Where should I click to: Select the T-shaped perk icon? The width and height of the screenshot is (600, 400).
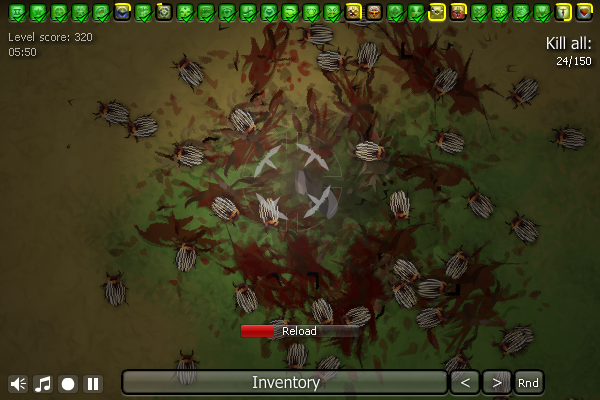(x=563, y=12)
